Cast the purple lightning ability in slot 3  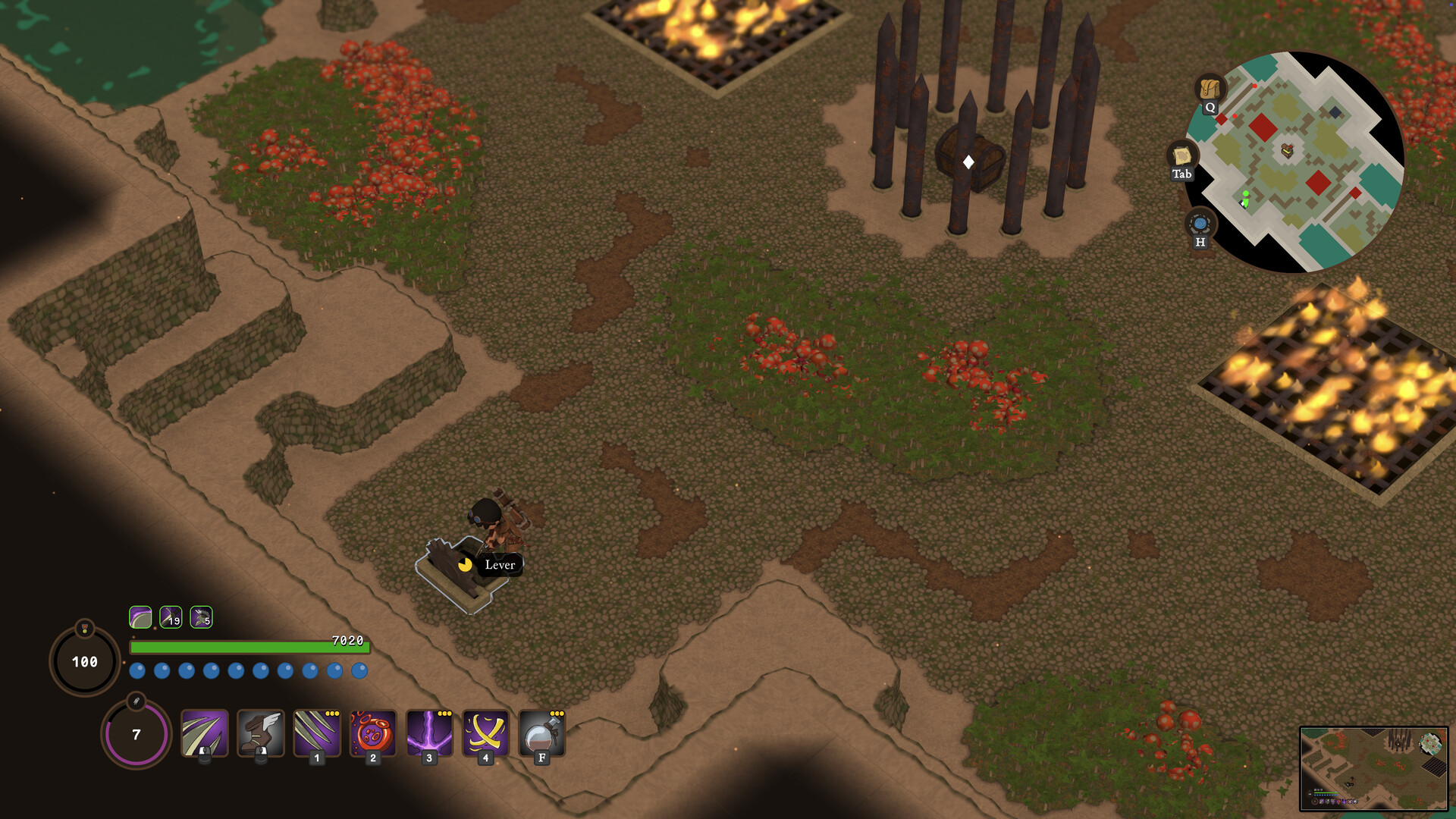coord(428,734)
